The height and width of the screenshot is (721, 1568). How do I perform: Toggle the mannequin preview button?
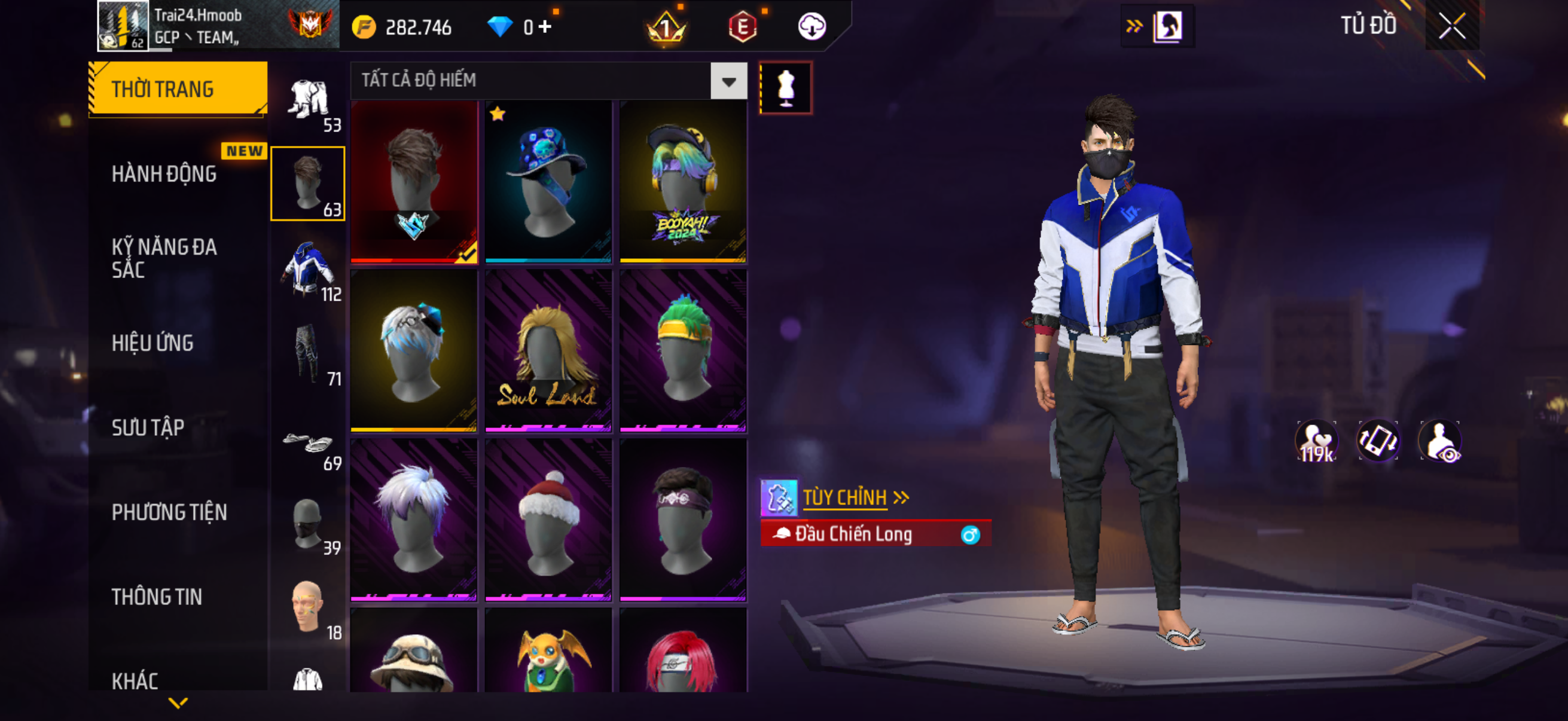point(785,88)
